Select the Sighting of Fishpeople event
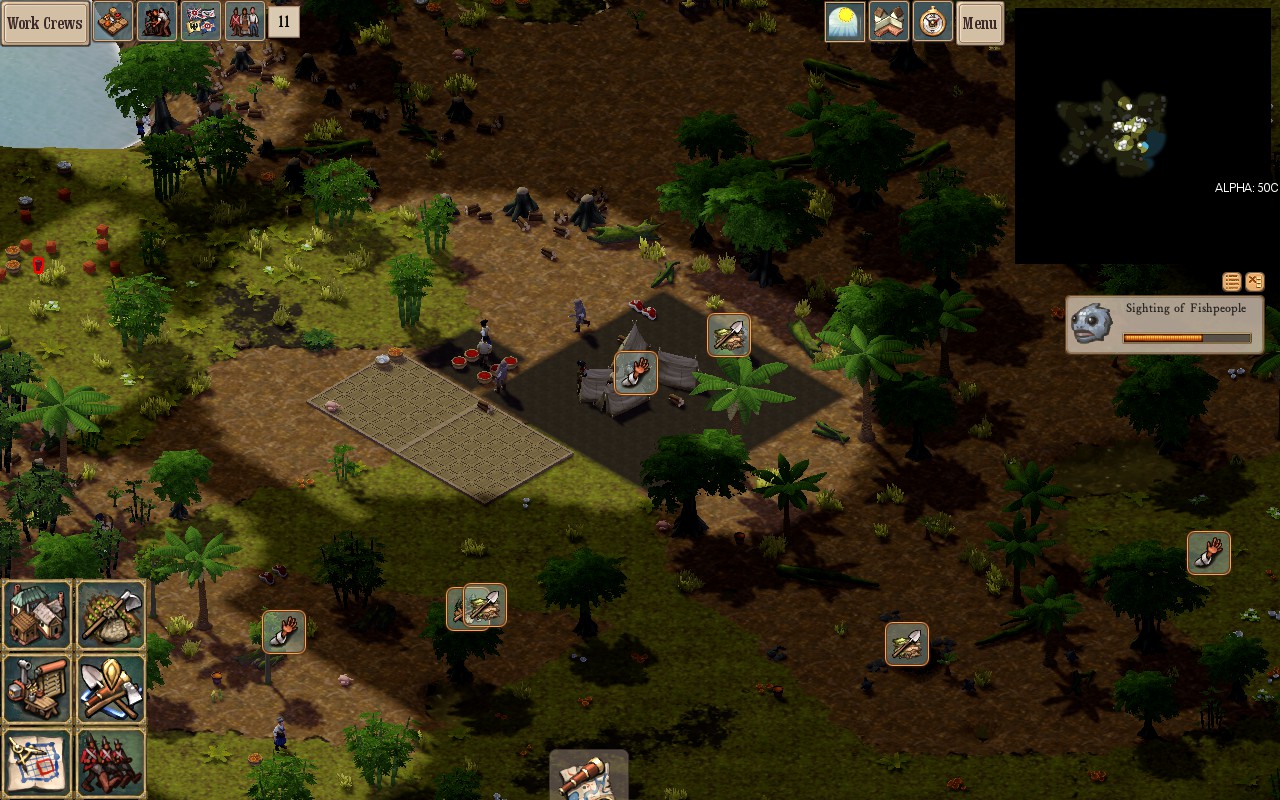 (1165, 324)
